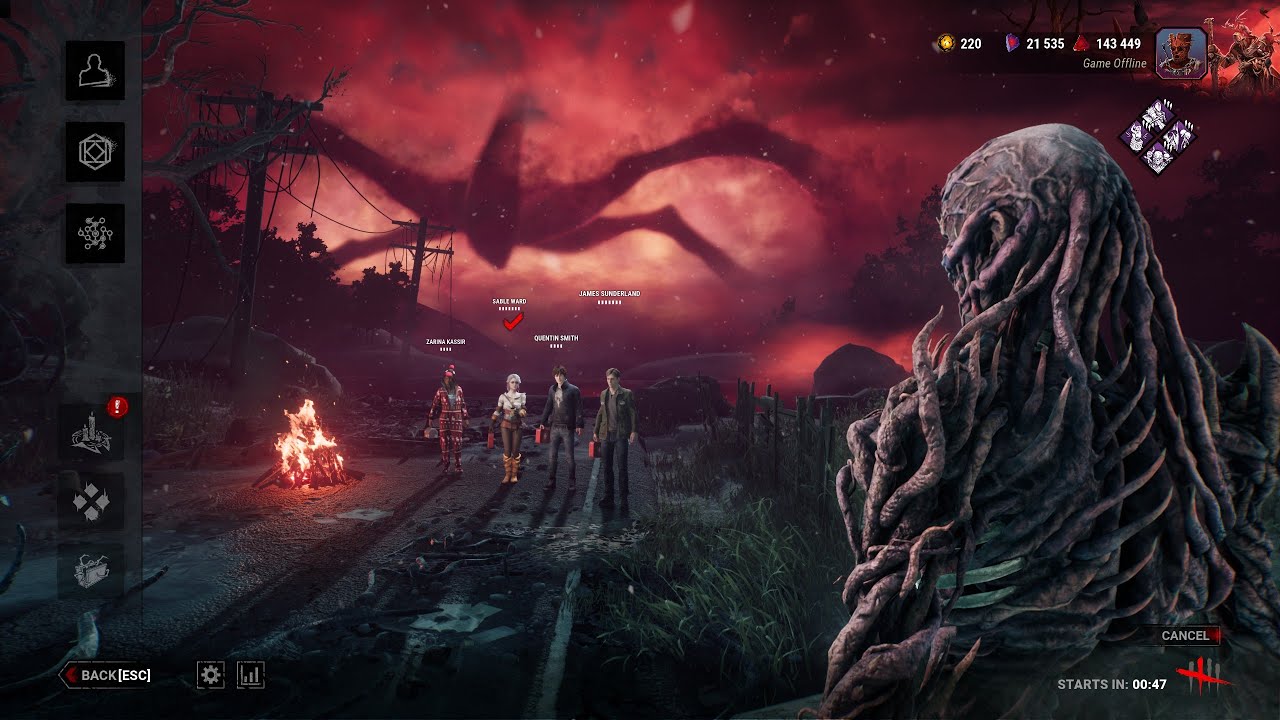The height and width of the screenshot is (720, 1280).
Task: Select survivor Quentin Smith's nameplate
Action: (555, 339)
